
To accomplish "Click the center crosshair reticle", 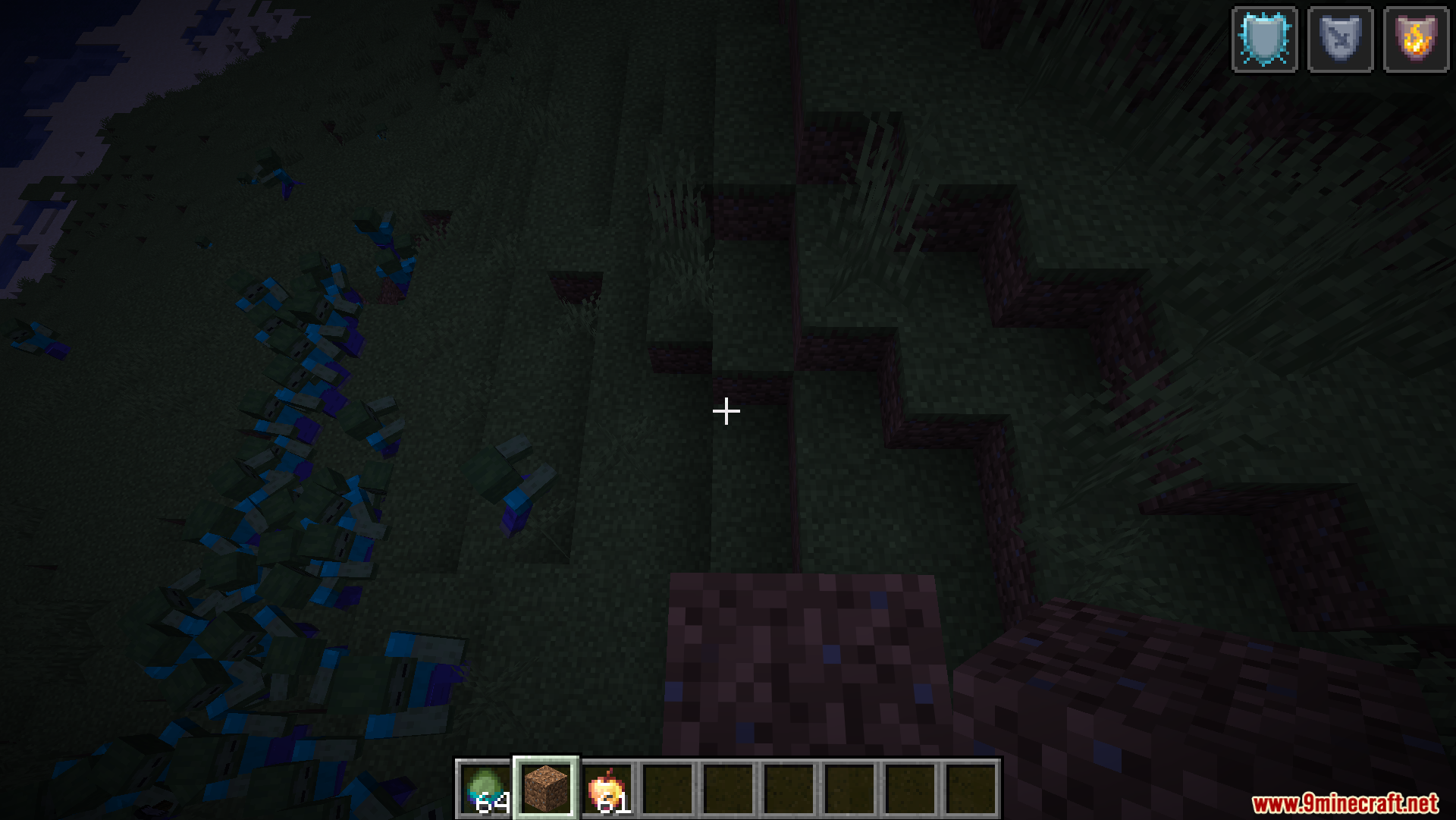I will pyautogui.click(x=726, y=410).
